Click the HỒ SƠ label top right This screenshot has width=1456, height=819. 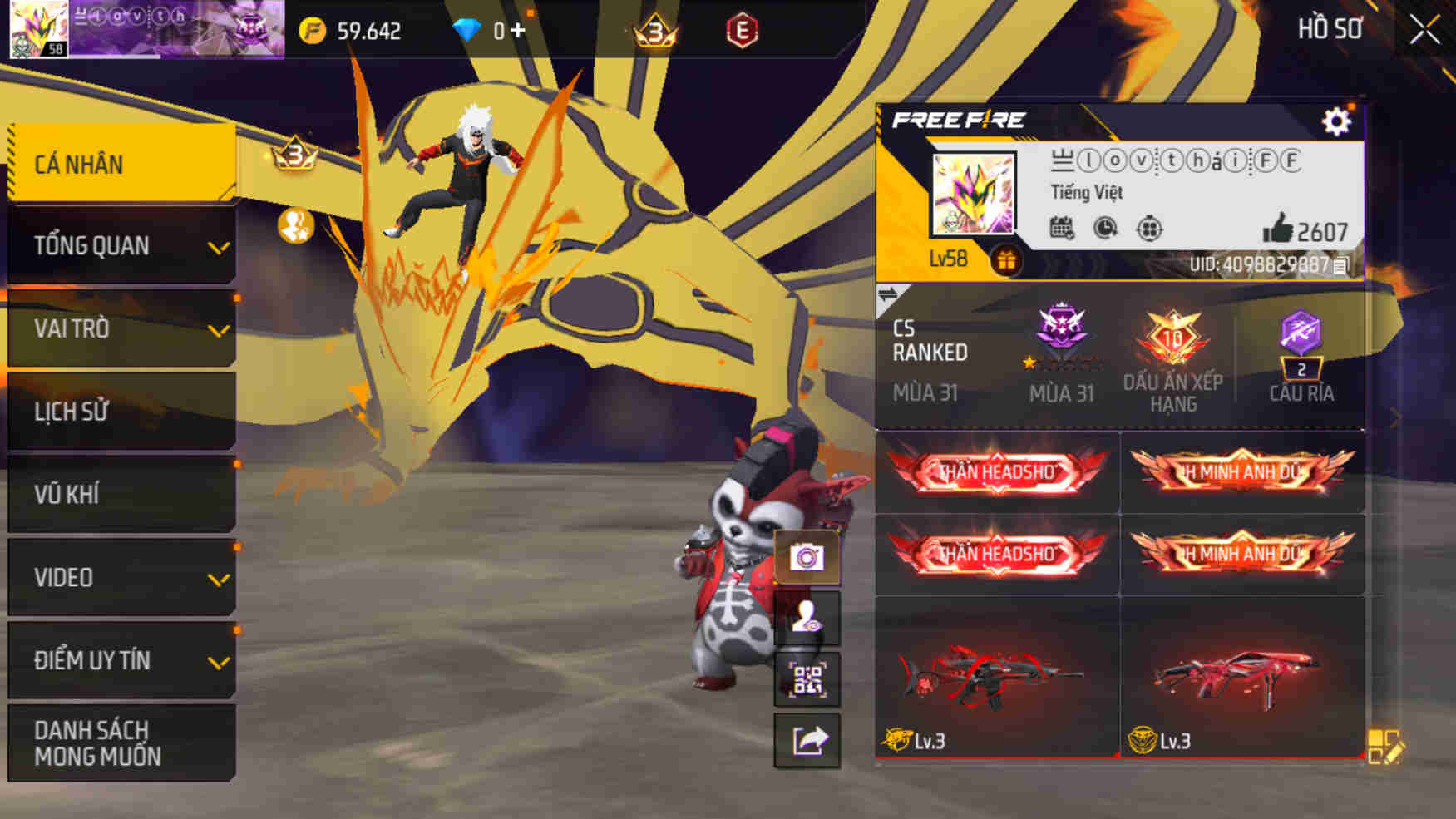(1330, 28)
